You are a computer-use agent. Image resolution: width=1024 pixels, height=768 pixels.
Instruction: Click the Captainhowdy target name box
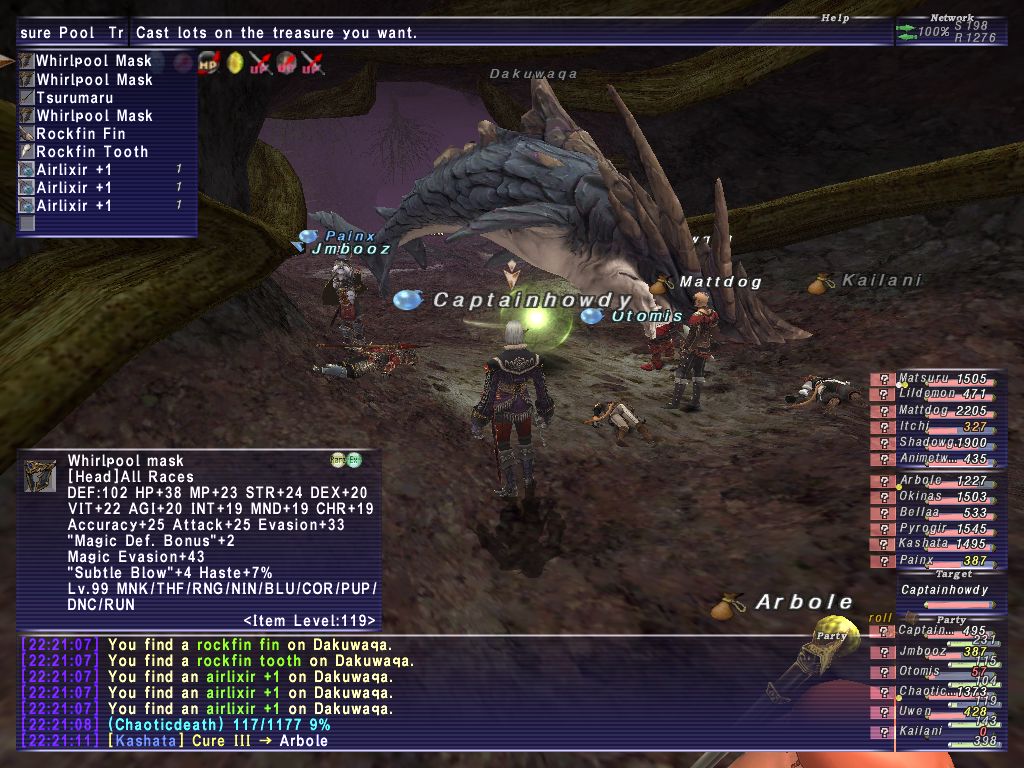(x=944, y=590)
